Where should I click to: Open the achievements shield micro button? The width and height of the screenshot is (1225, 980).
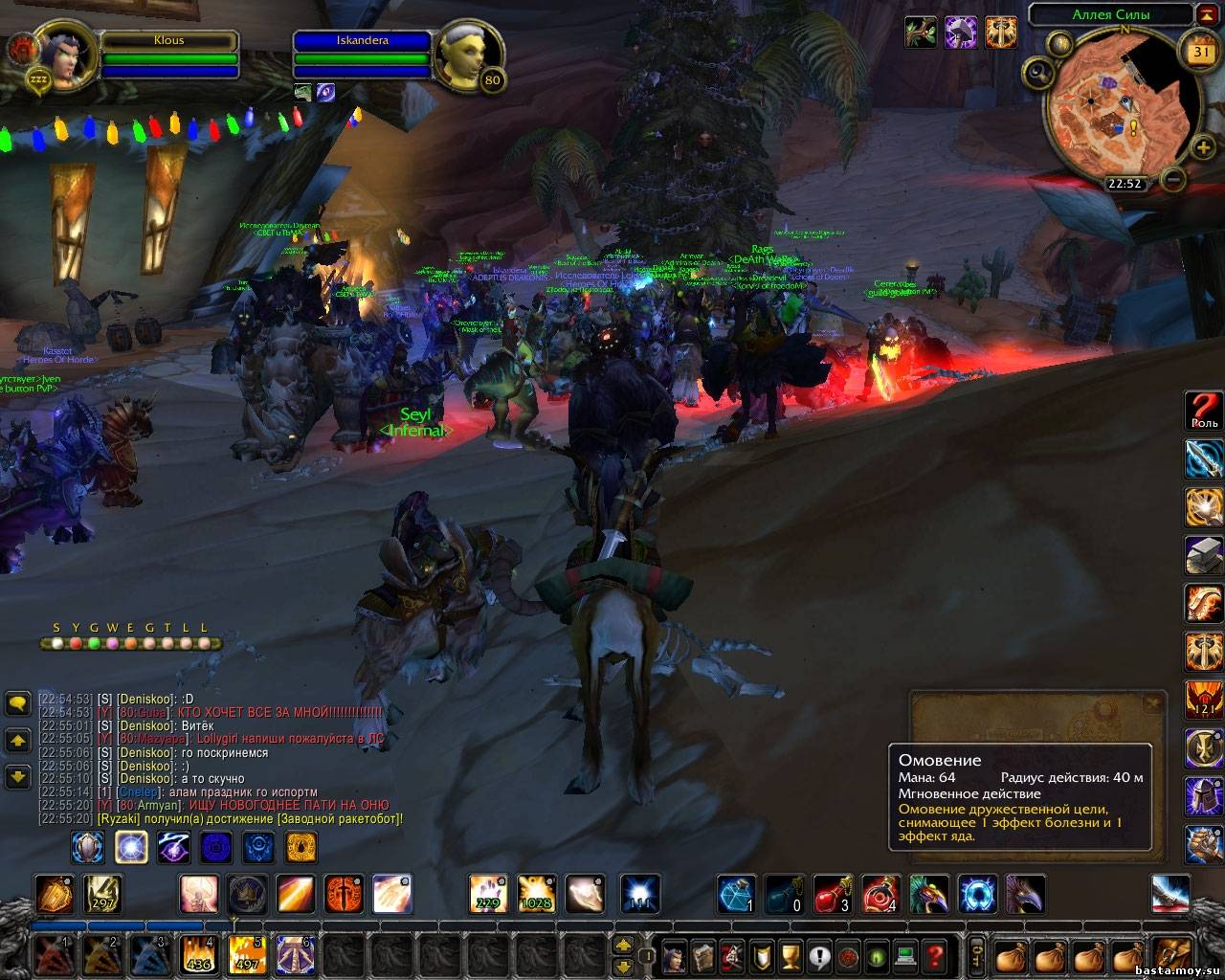click(763, 955)
